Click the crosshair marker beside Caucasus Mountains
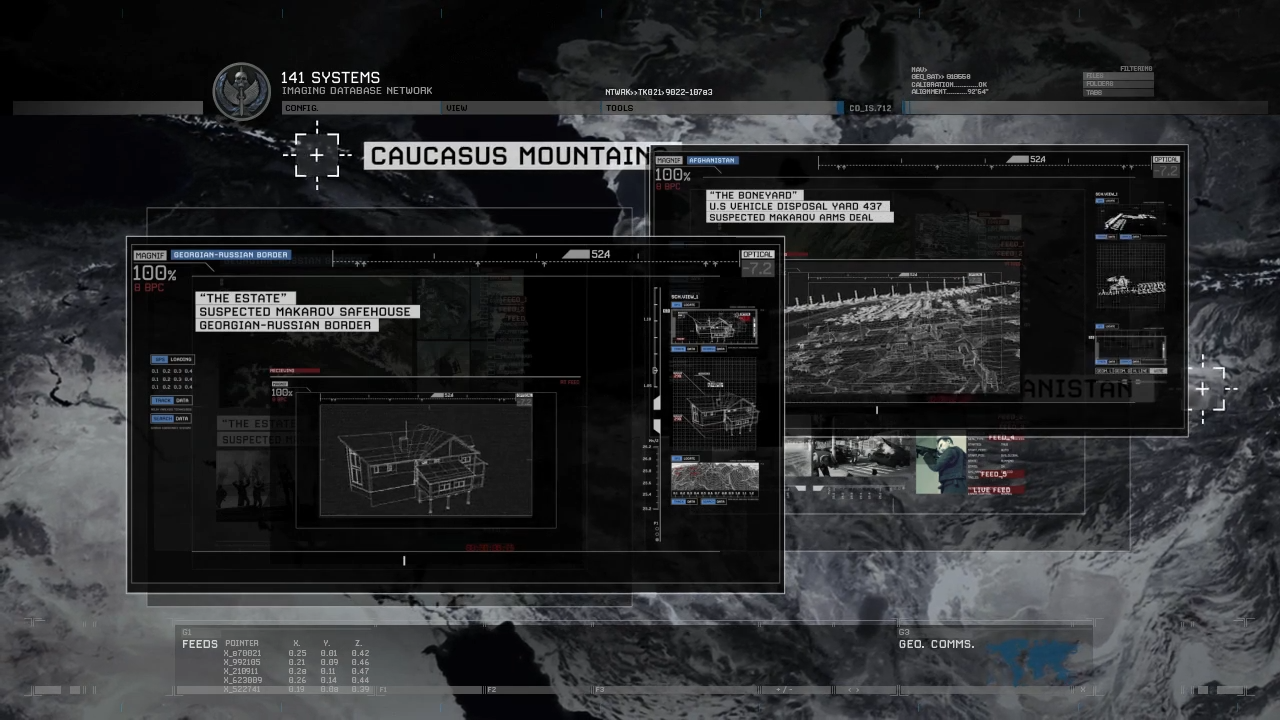1280x720 pixels. pyautogui.click(x=317, y=155)
